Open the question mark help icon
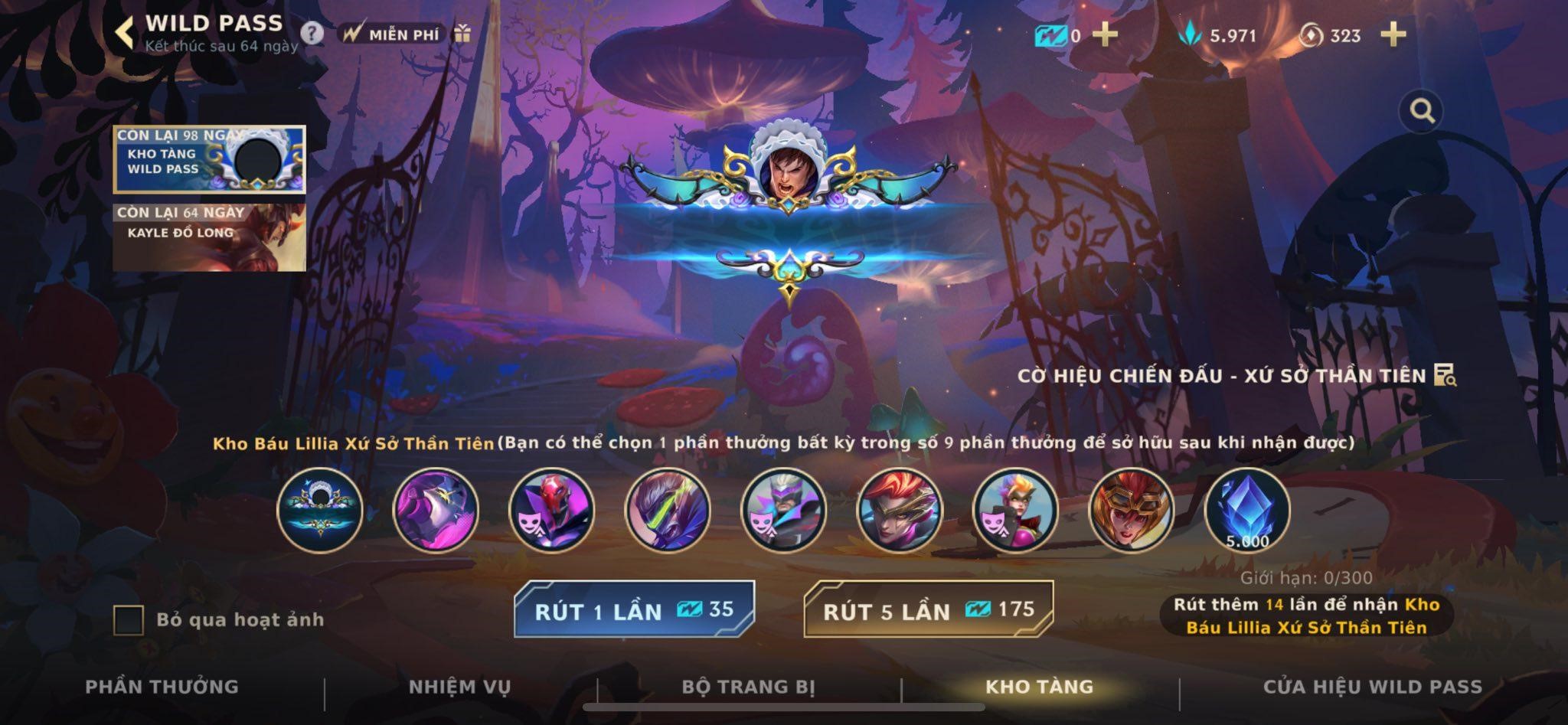1568x725 pixels. [312, 34]
